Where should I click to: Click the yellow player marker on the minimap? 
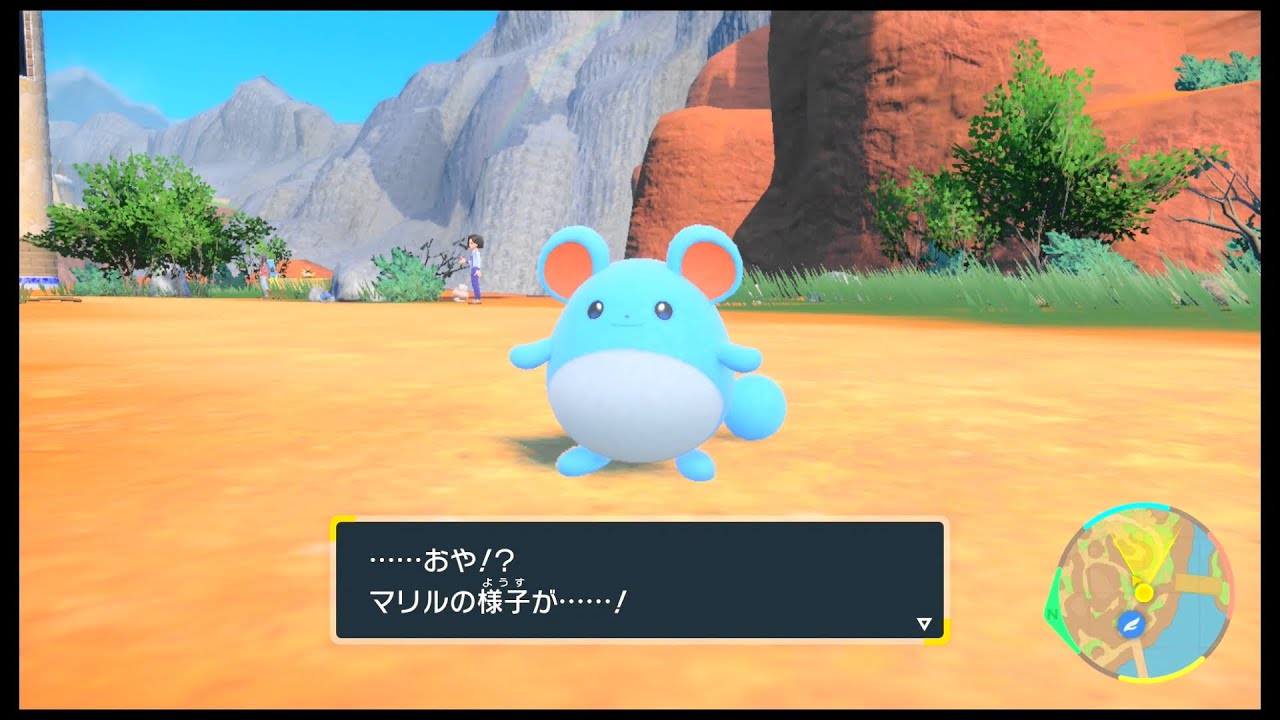click(x=1145, y=592)
